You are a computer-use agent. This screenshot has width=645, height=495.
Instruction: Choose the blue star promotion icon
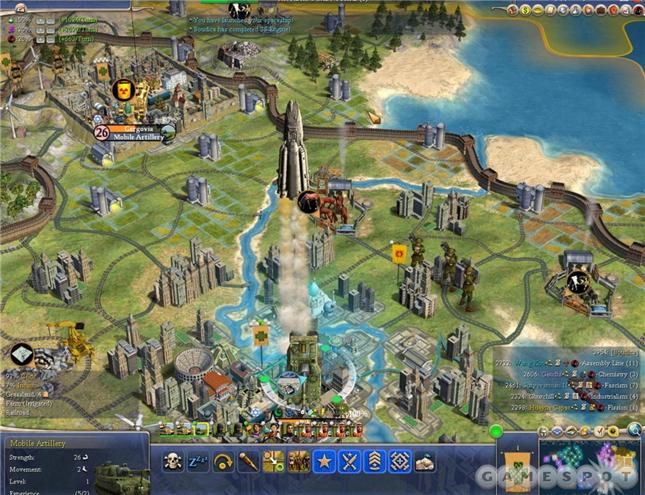(322, 461)
